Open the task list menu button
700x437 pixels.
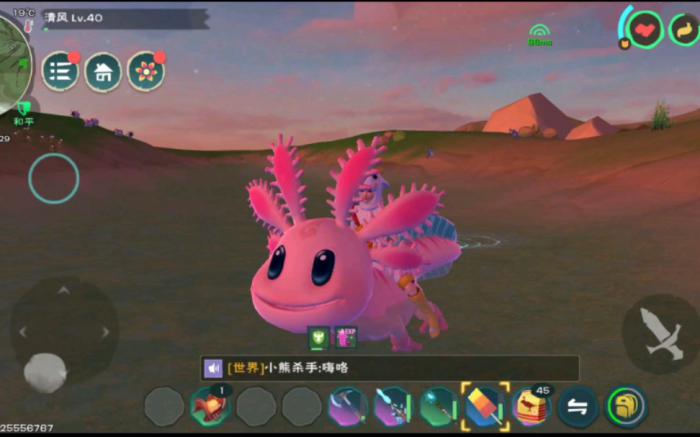tap(59, 72)
